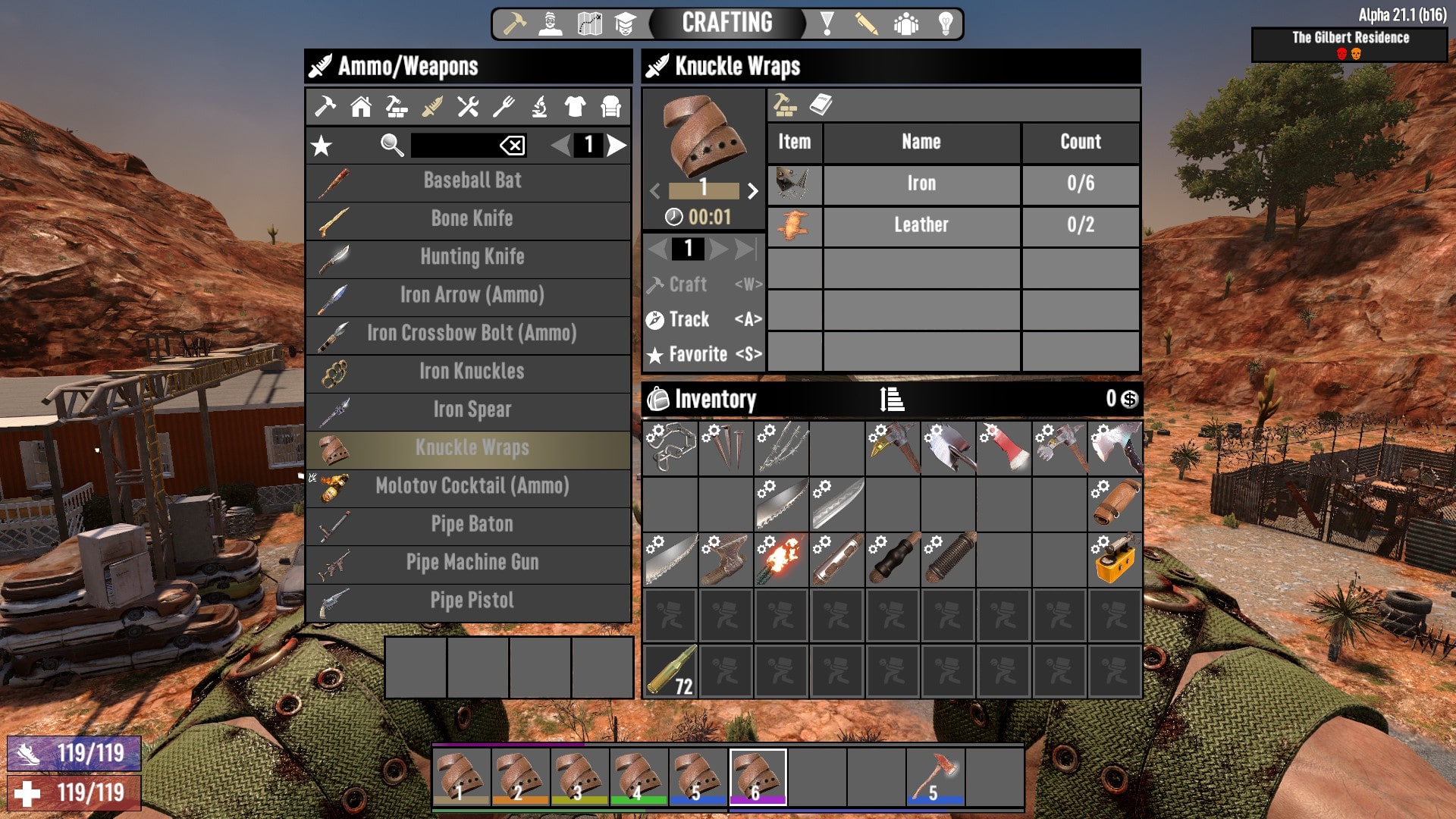This screenshot has width=1456, height=819.
Task: Select Molotov Cocktail (Ammo) recipe
Action: pos(472,486)
